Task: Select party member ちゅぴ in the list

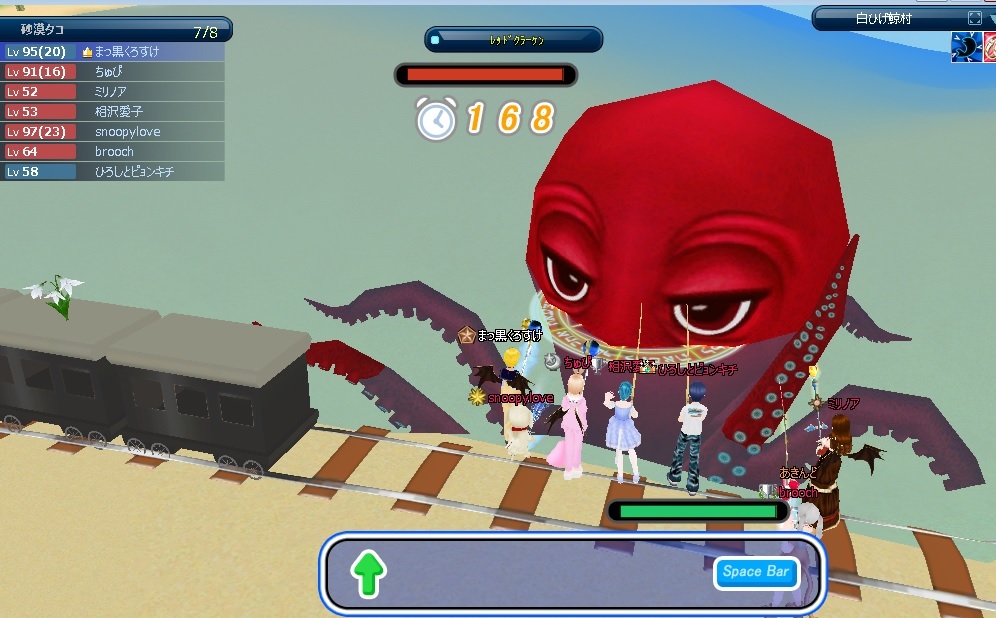Action: [110, 71]
